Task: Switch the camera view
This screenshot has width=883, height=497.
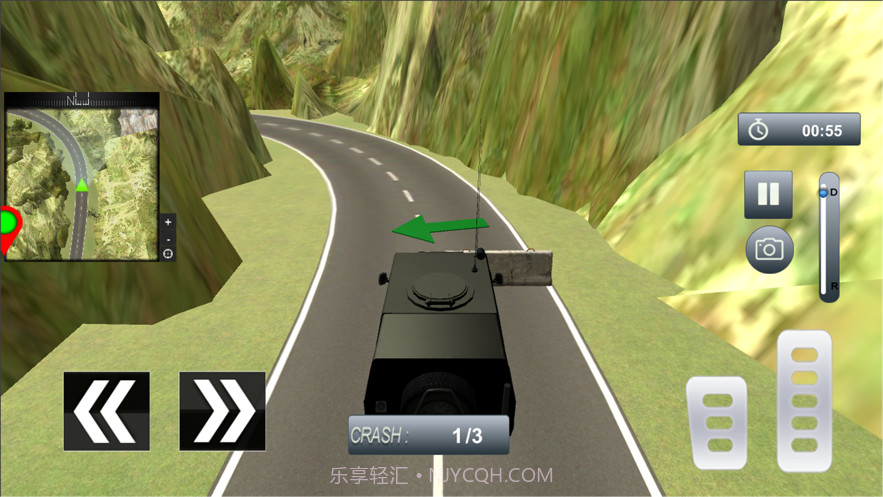Action: (x=769, y=250)
